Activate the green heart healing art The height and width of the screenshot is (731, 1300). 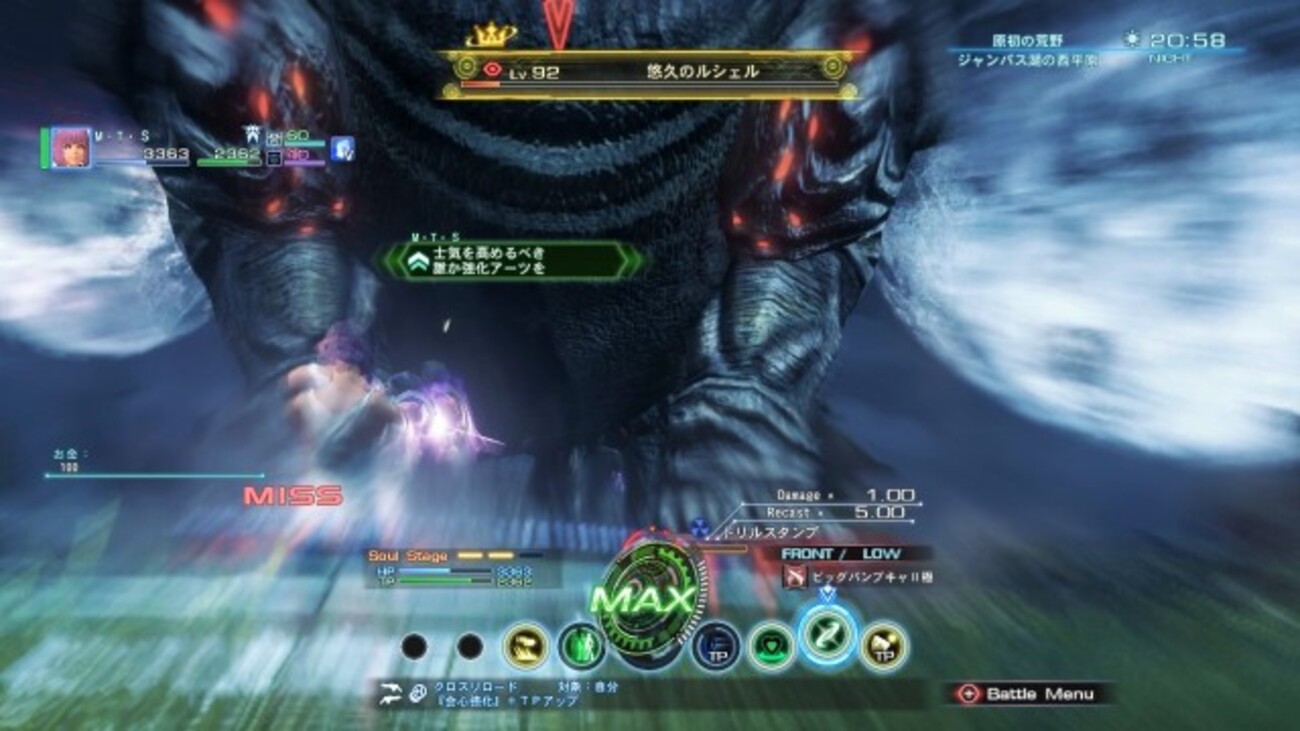(x=771, y=645)
